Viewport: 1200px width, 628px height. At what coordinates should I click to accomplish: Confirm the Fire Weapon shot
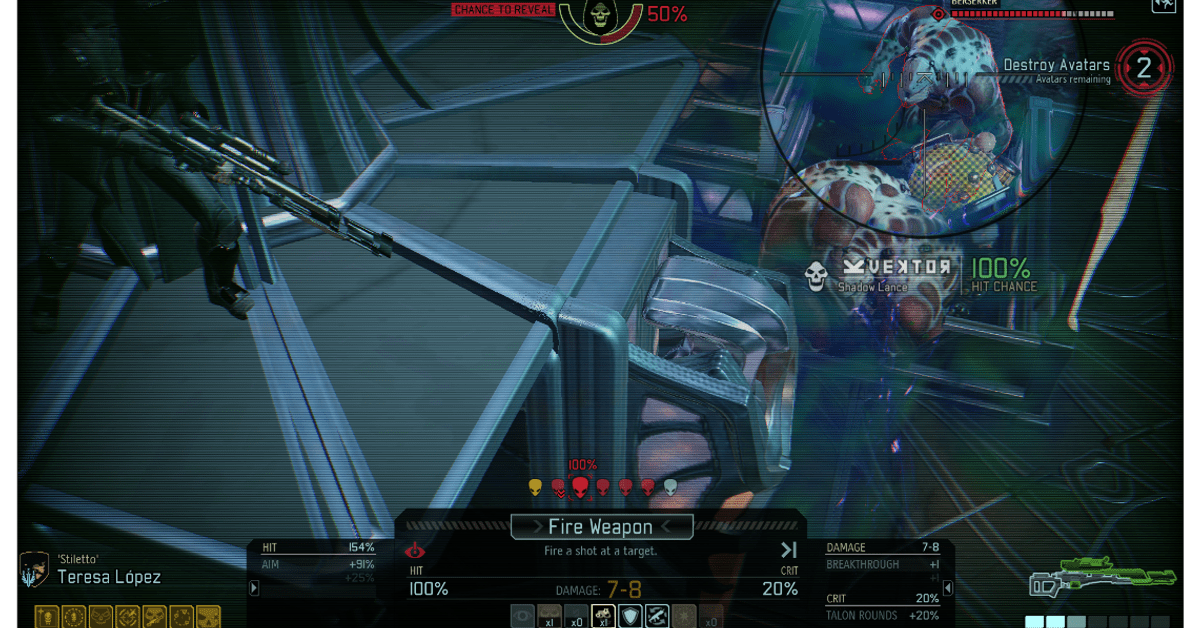(601, 527)
